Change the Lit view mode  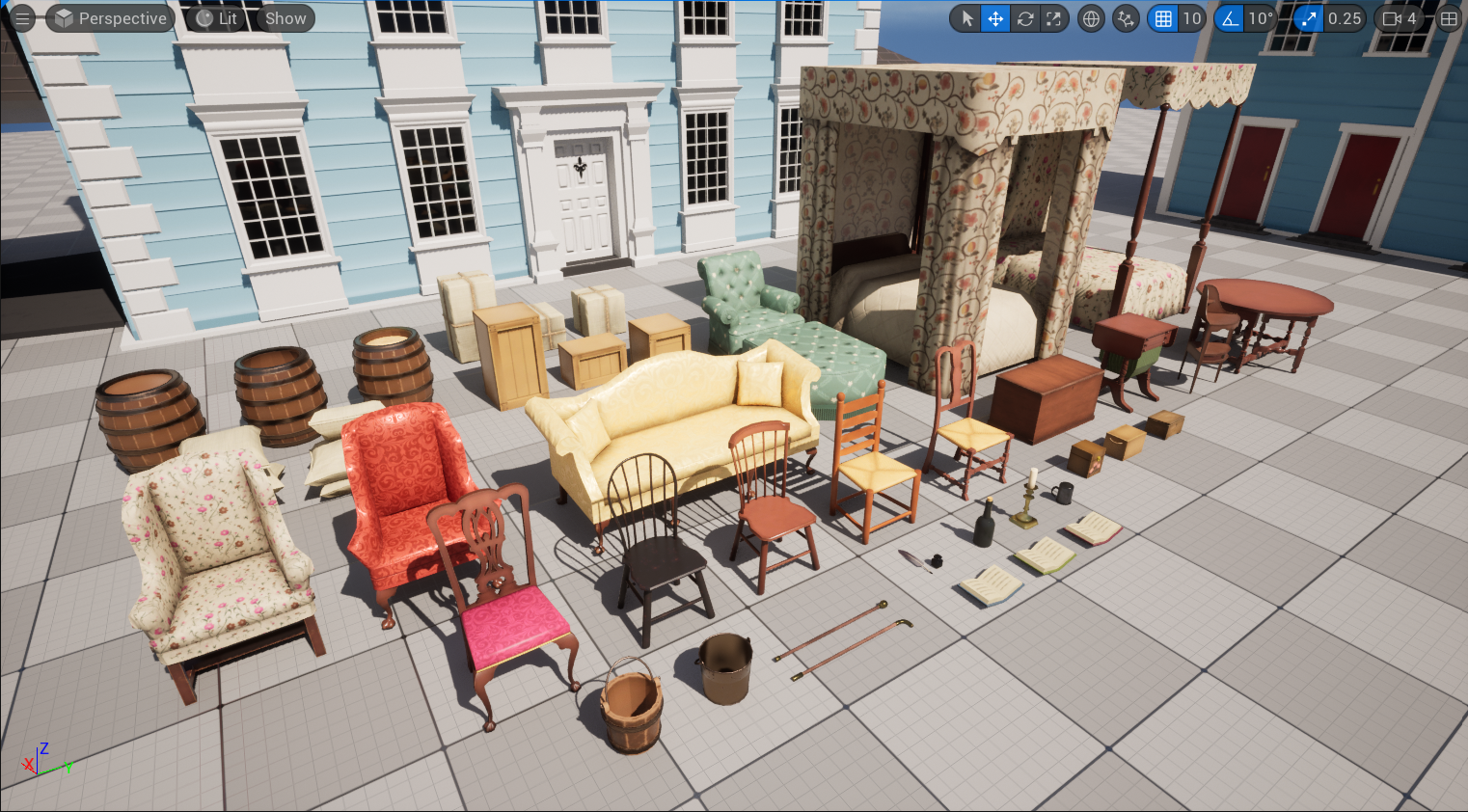217,18
